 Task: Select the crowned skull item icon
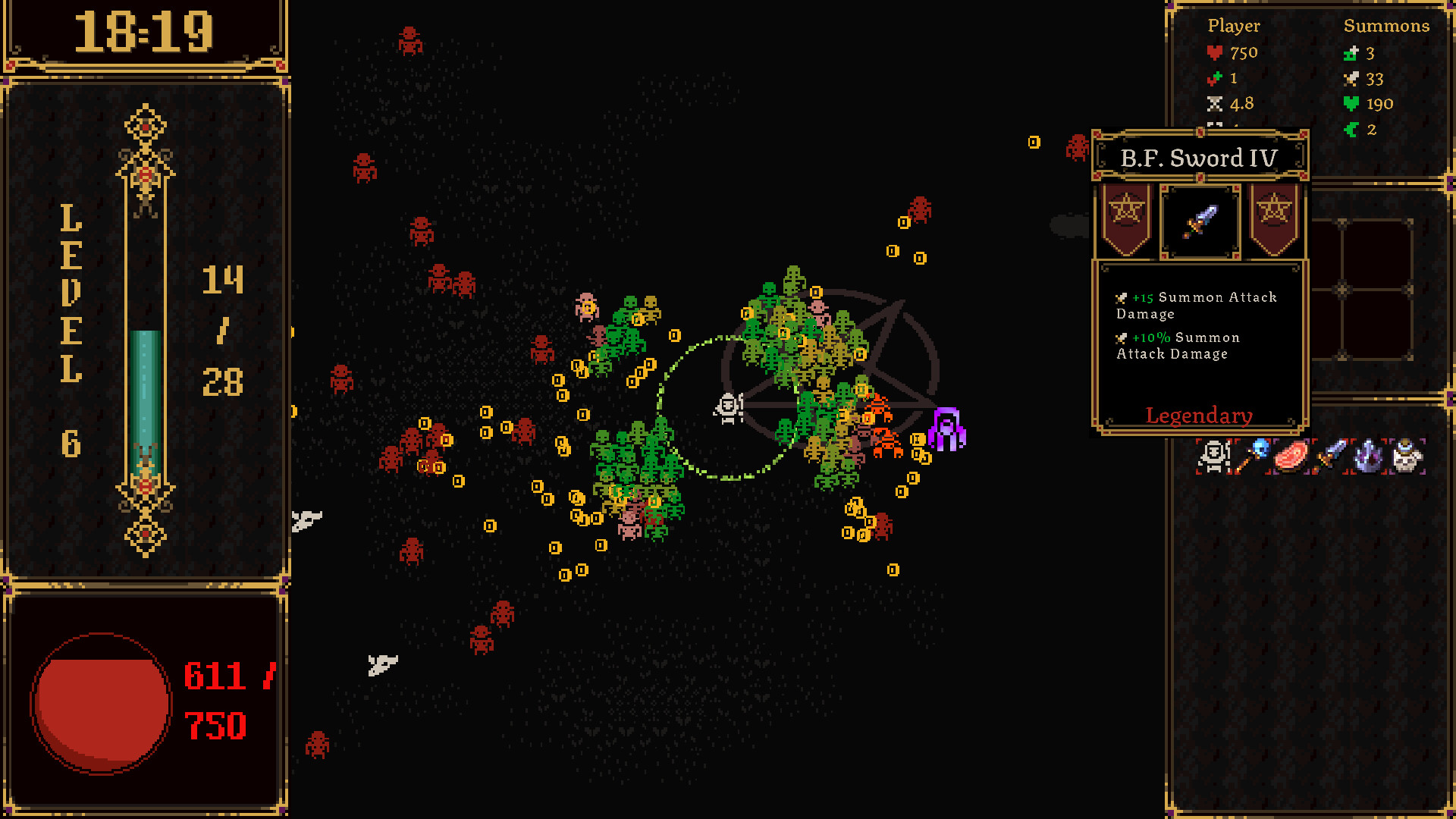pos(1407,457)
